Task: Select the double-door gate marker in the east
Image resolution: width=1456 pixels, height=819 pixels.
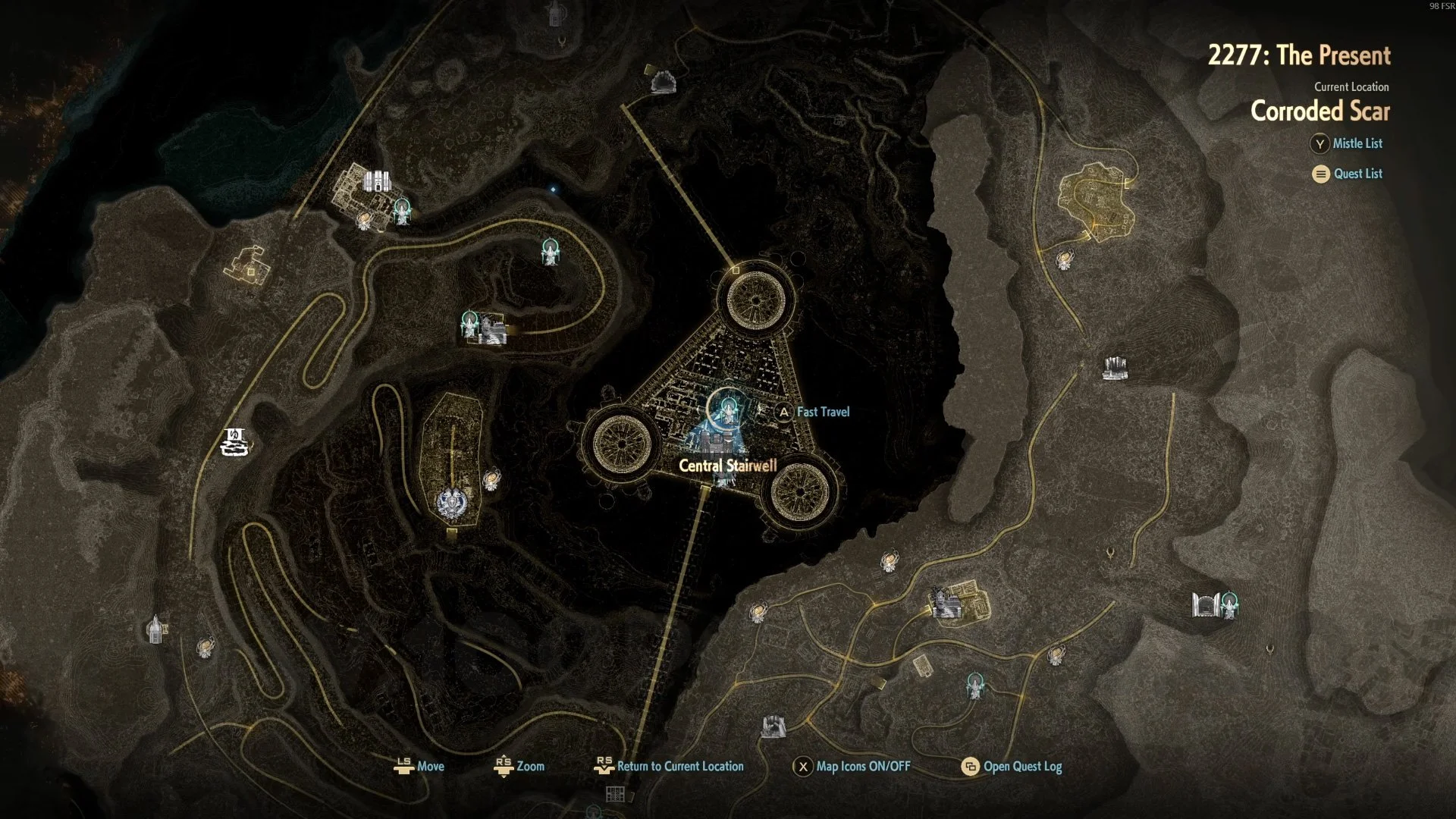Action: 1204,605
